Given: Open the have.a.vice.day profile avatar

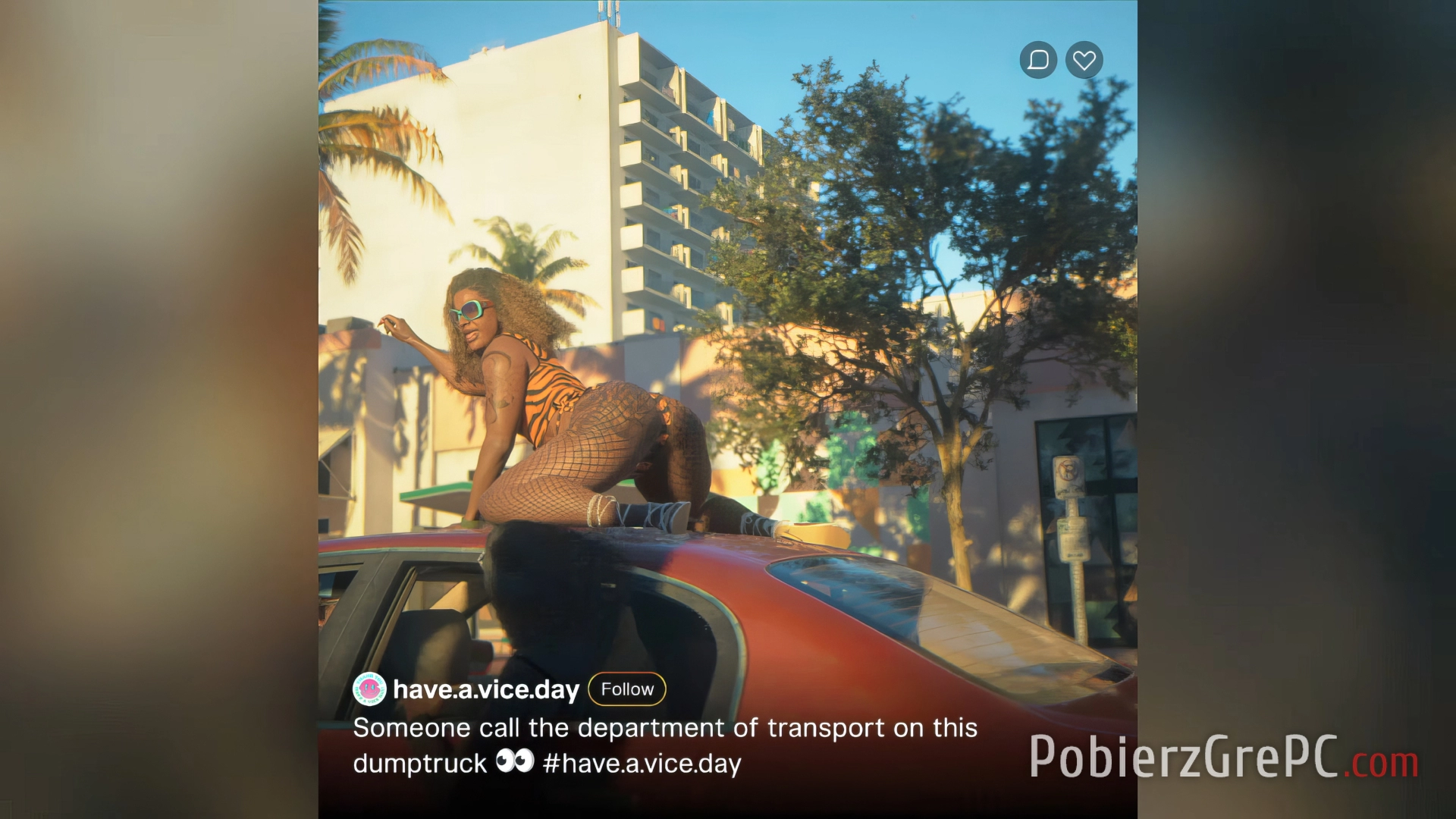Looking at the screenshot, I should click(369, 689).
